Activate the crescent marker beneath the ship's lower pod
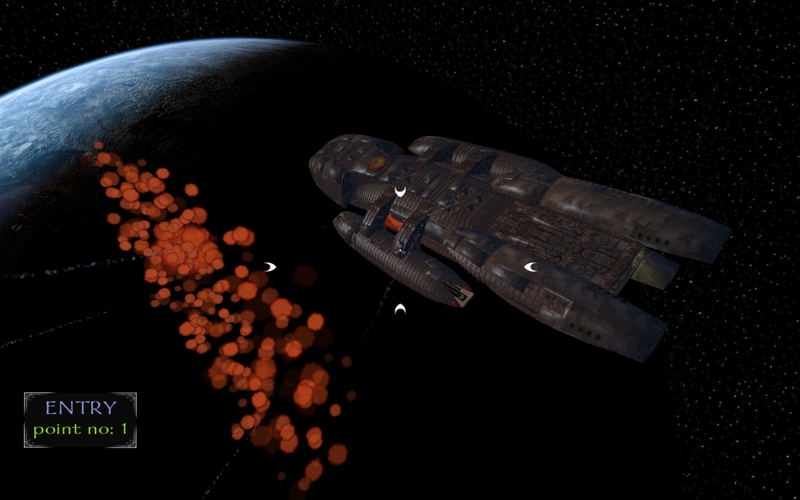This screenshot has width=800, height=500. (x=400, y=311)
